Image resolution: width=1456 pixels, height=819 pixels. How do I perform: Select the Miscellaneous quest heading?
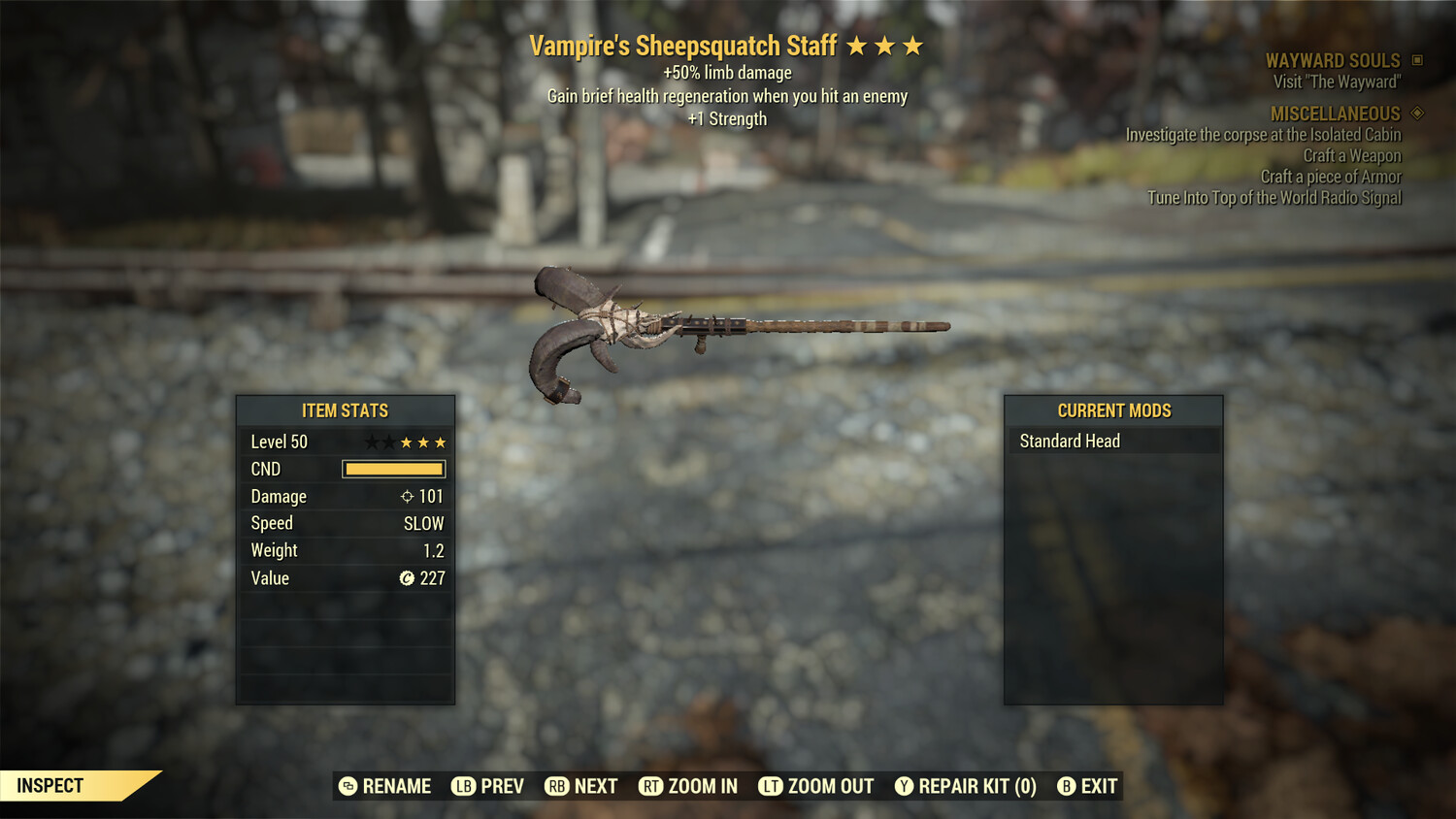[1336, 114]
